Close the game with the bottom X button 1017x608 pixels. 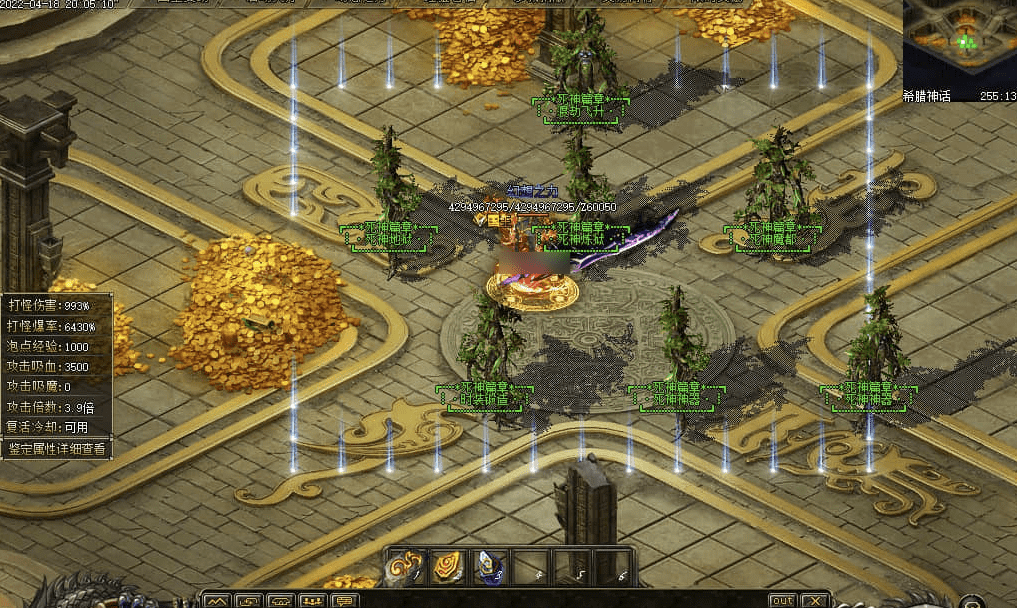click(815, 600)
